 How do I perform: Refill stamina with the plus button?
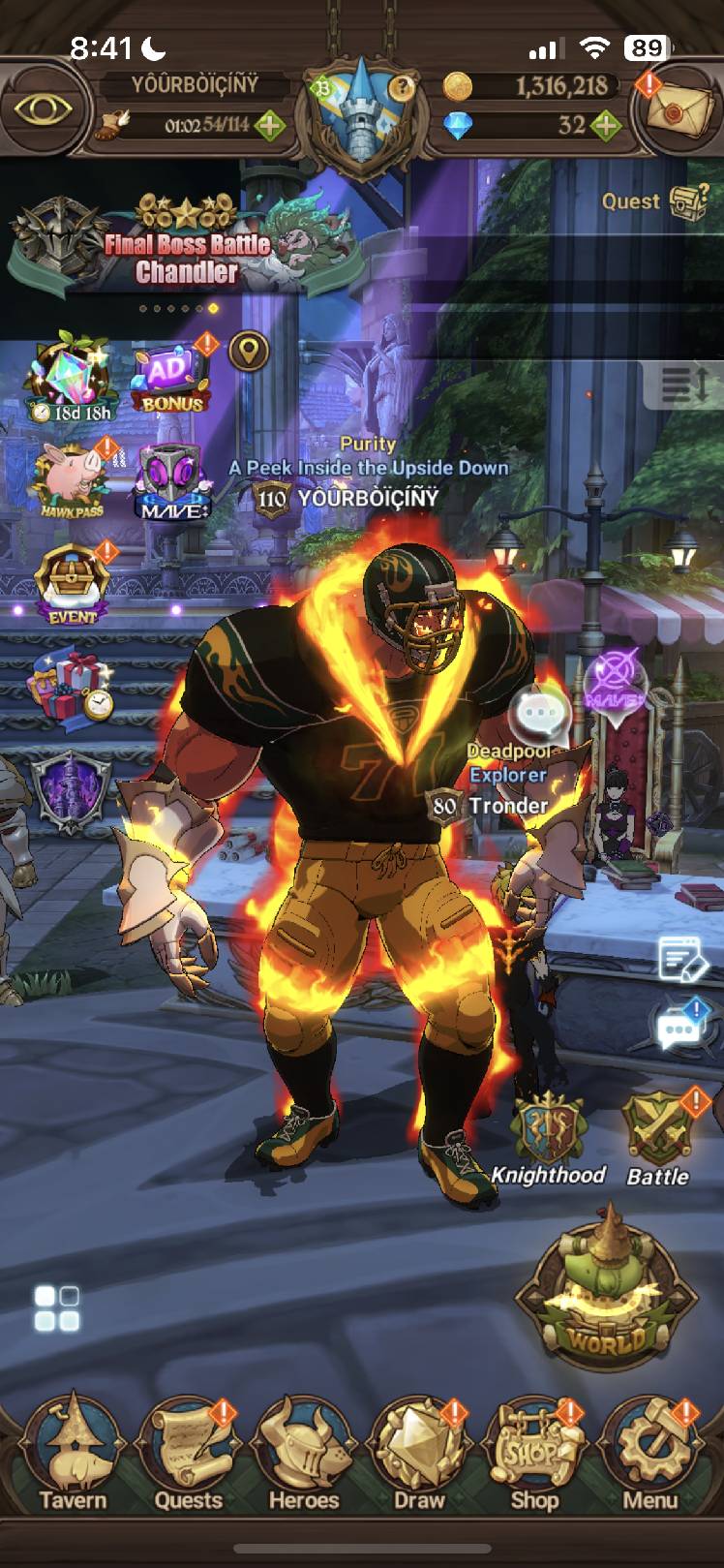(270, 125)
